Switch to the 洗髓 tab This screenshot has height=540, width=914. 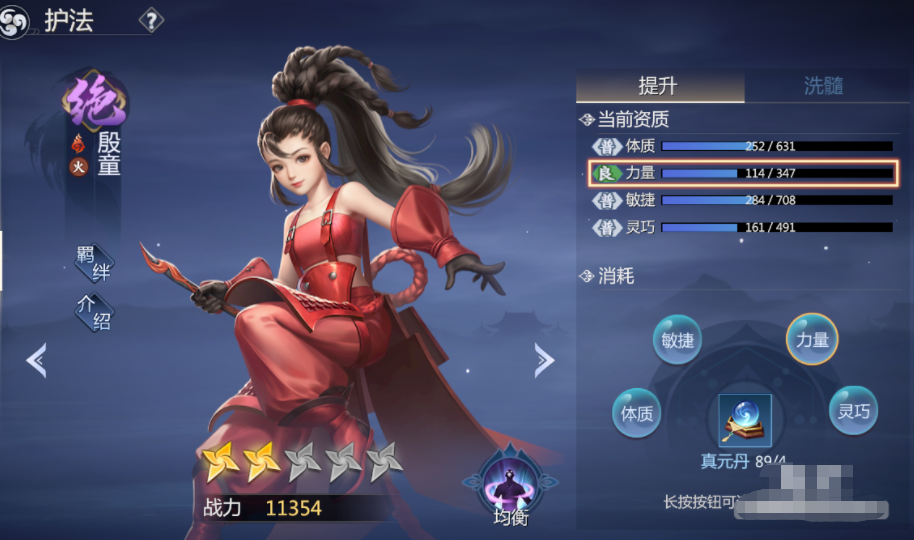click(x=823, y=85)
